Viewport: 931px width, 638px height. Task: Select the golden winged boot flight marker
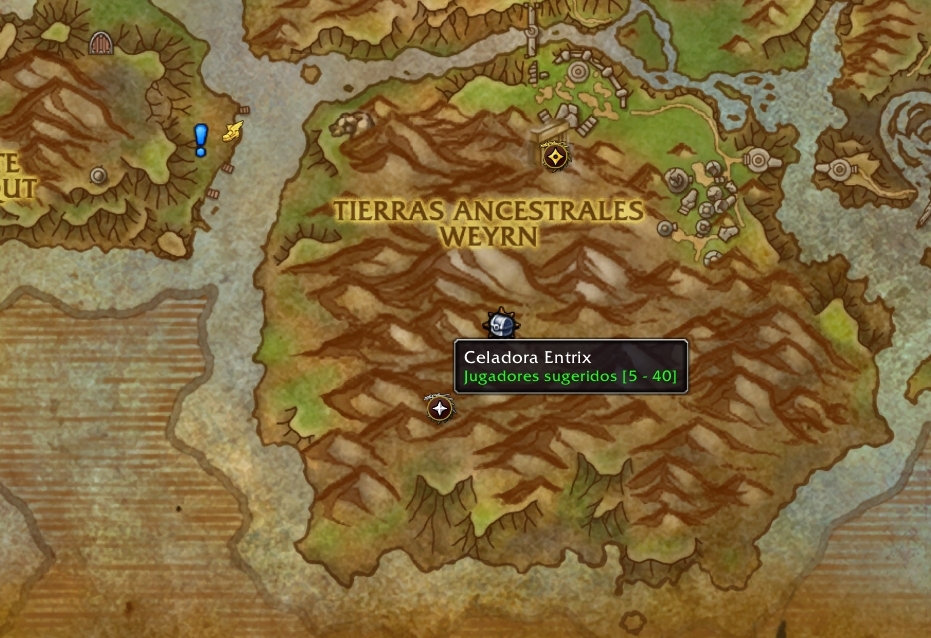click(x=233, y=130)
